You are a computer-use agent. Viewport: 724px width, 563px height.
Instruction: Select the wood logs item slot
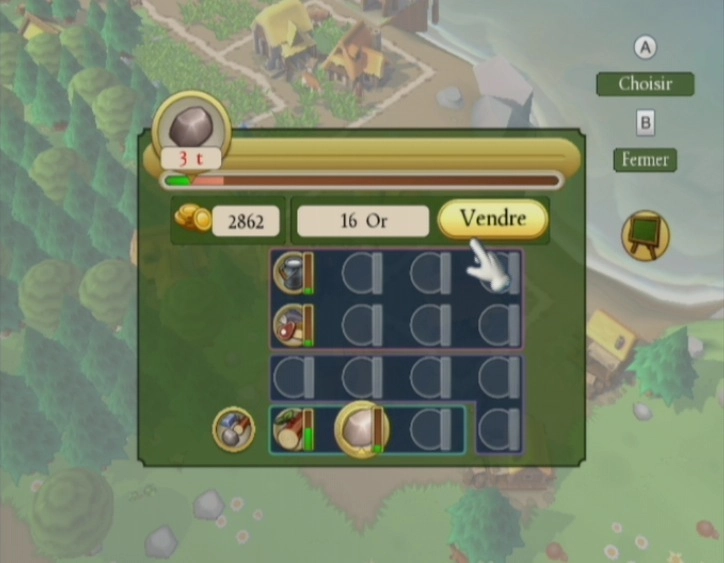pos(293,430)
